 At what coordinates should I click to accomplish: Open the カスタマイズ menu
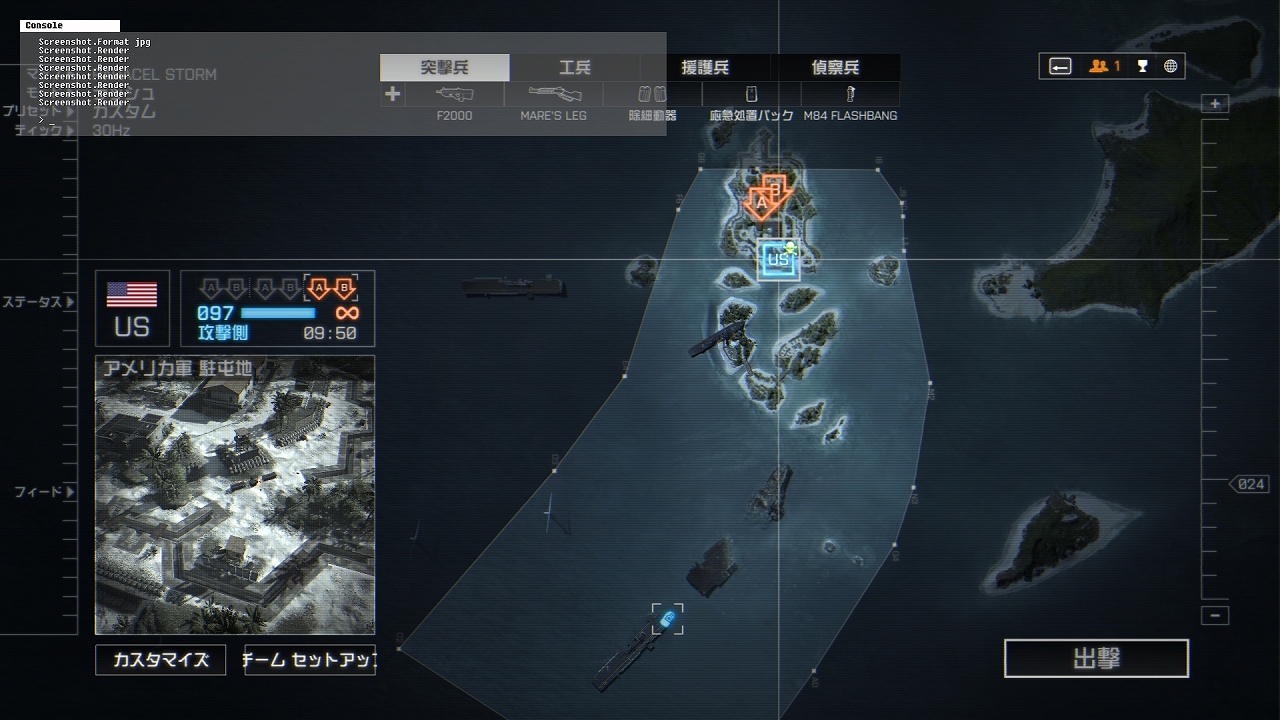160,660
